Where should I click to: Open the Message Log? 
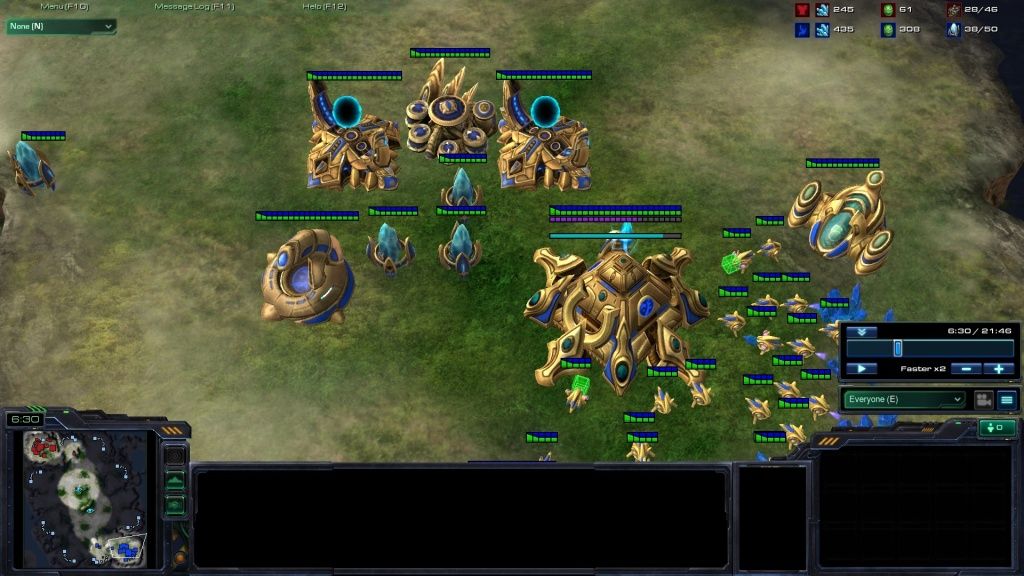194,6
